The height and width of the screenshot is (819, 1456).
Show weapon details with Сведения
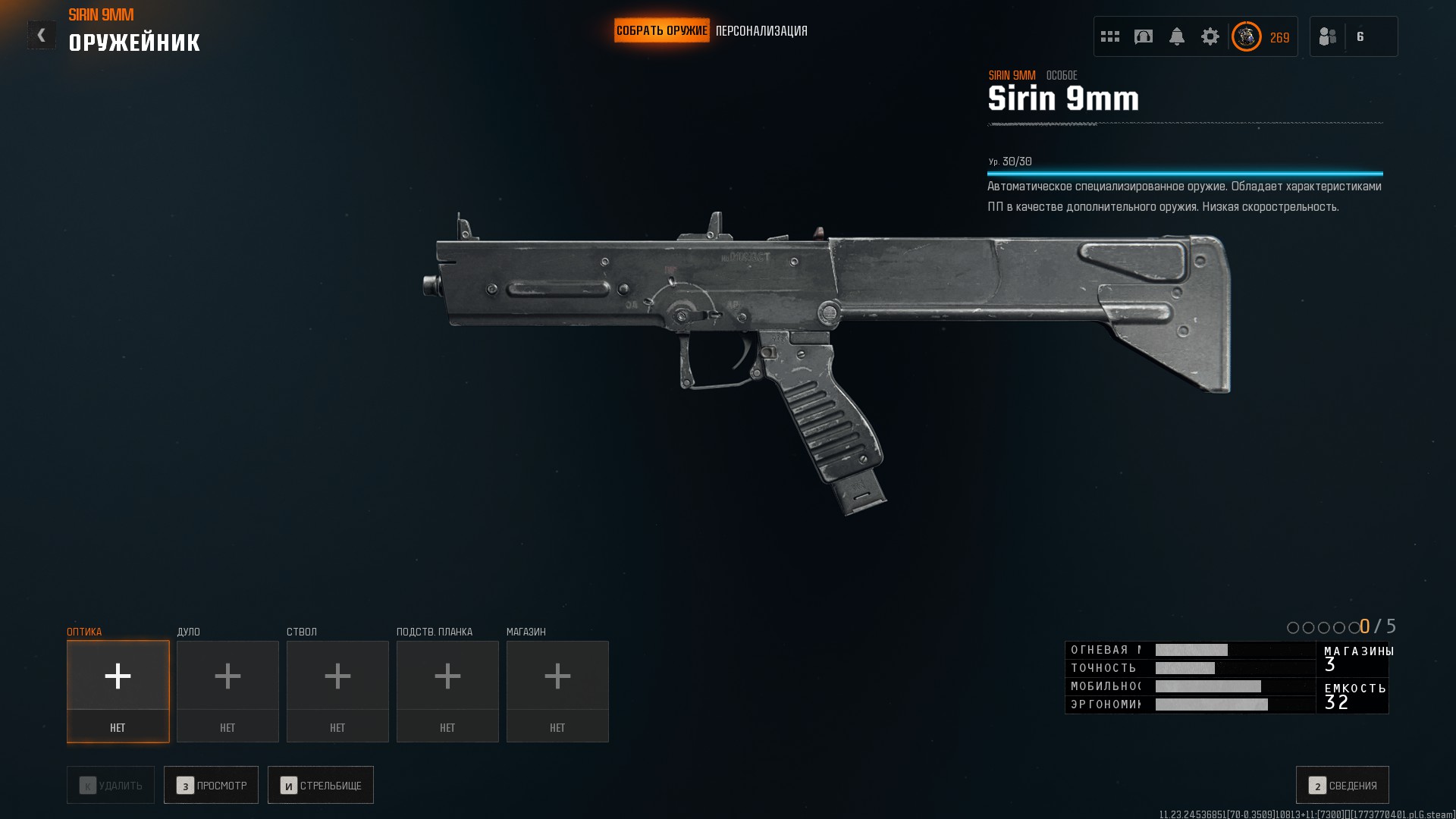[1342, 785]
